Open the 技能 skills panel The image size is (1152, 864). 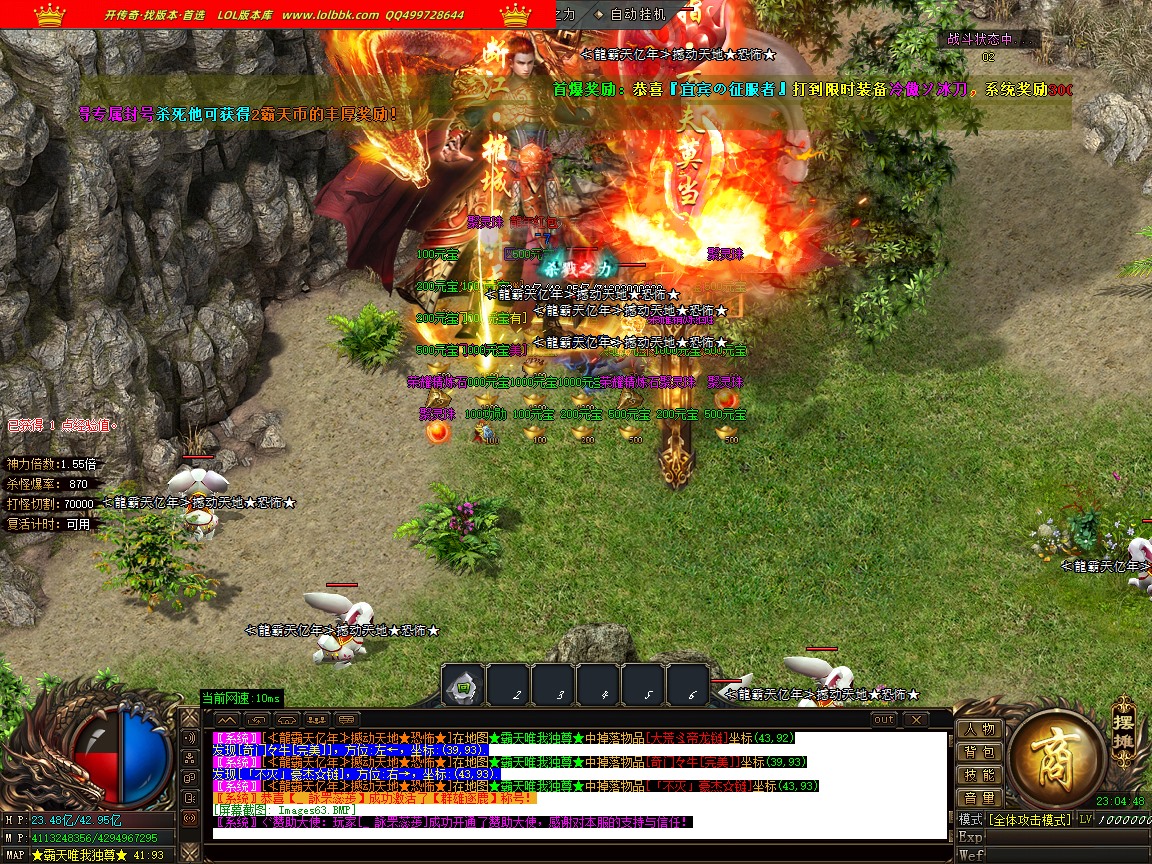coord(980,775)
